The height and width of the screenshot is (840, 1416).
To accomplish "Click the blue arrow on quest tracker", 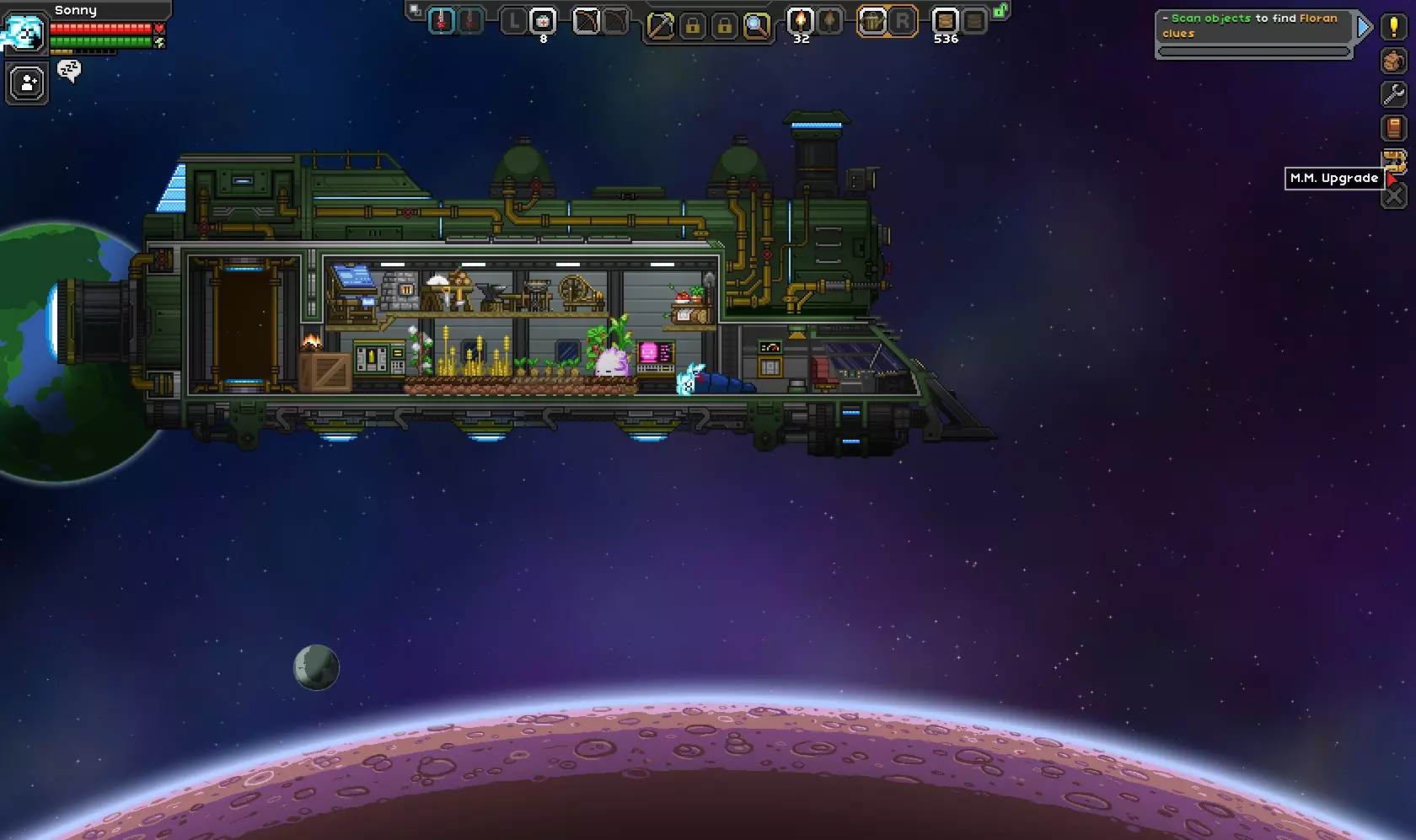I will 1363,28.
